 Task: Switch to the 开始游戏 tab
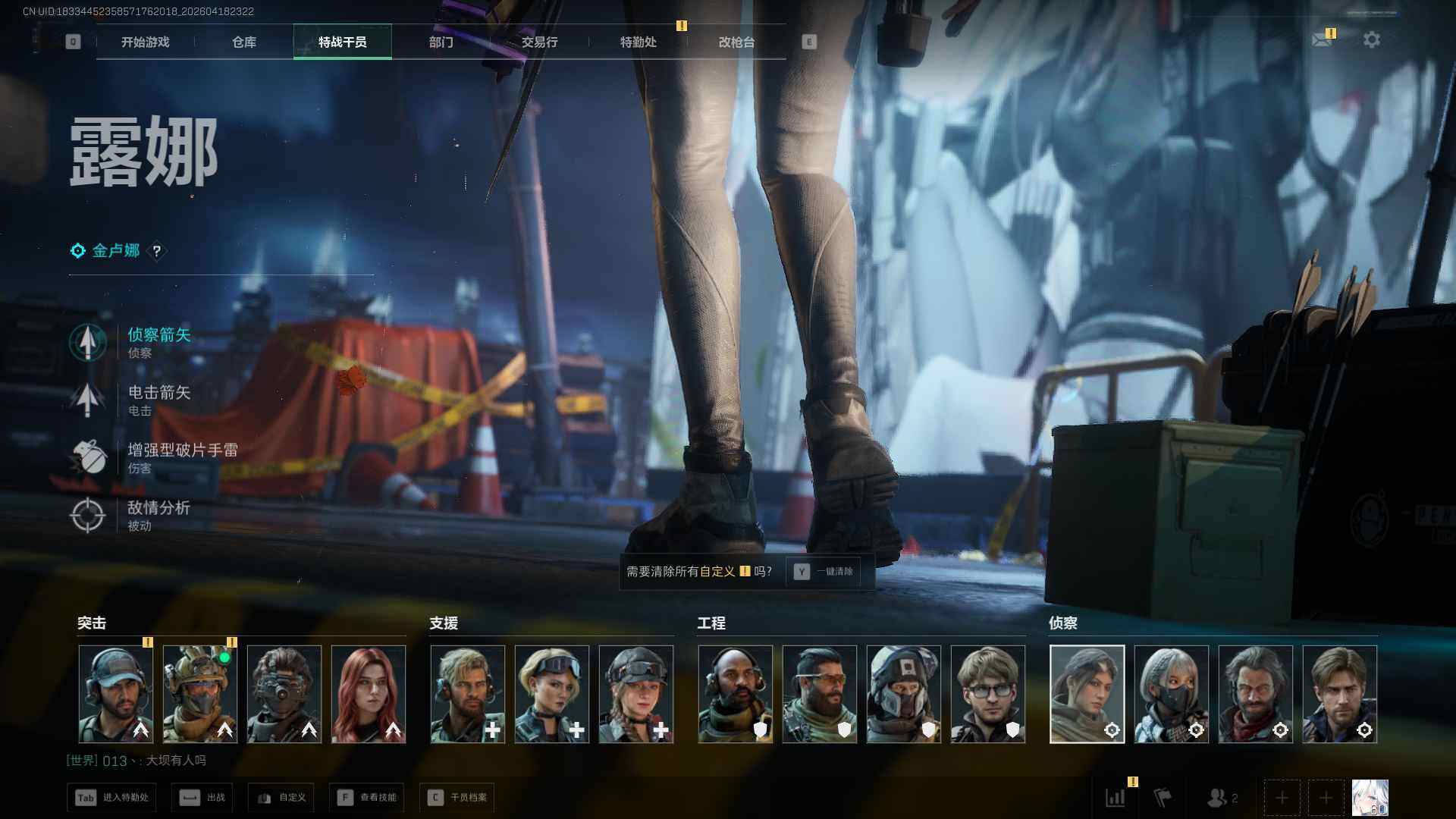coord(145,42)
